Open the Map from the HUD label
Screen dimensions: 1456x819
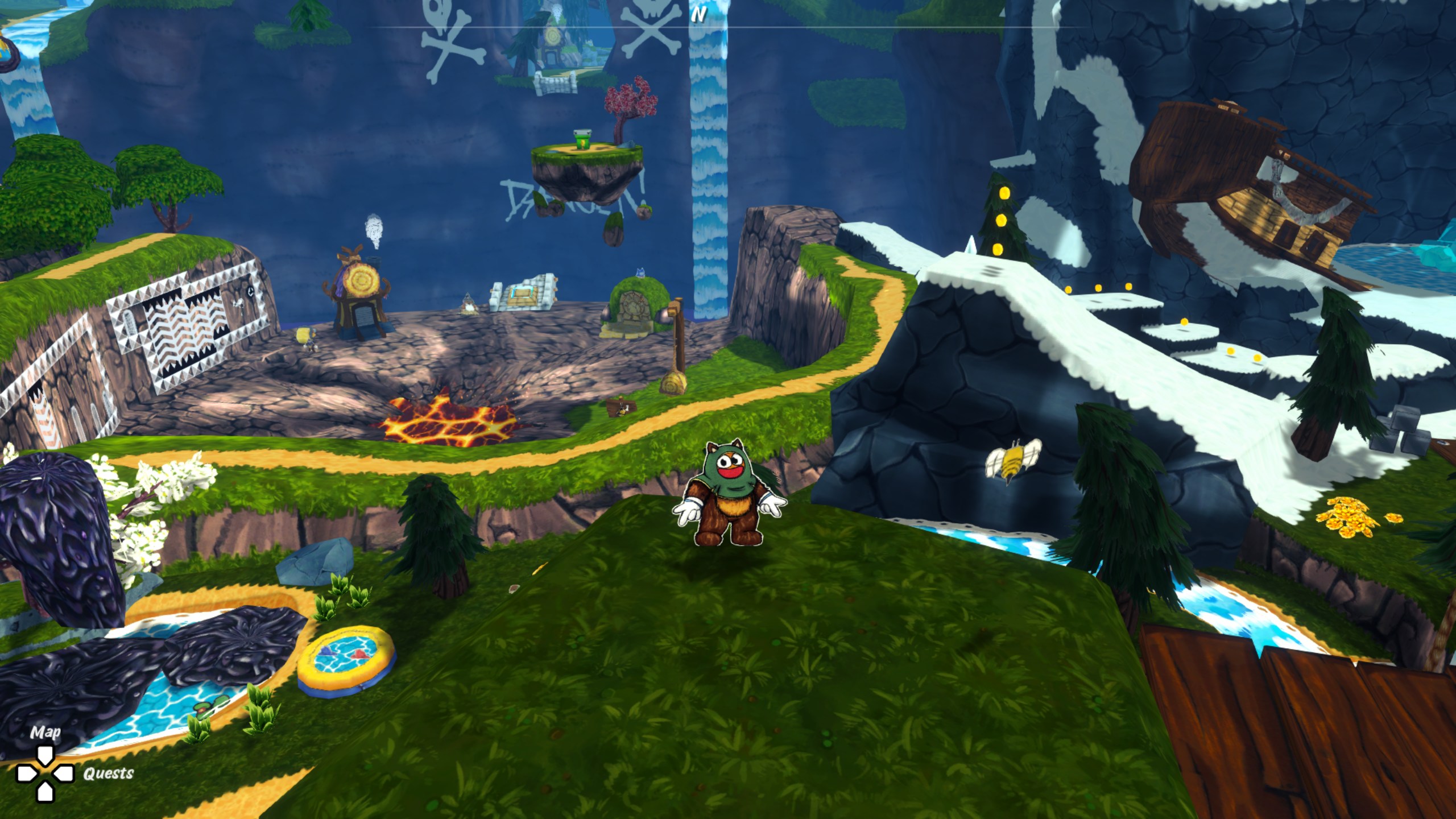click(x=45, y=733)
